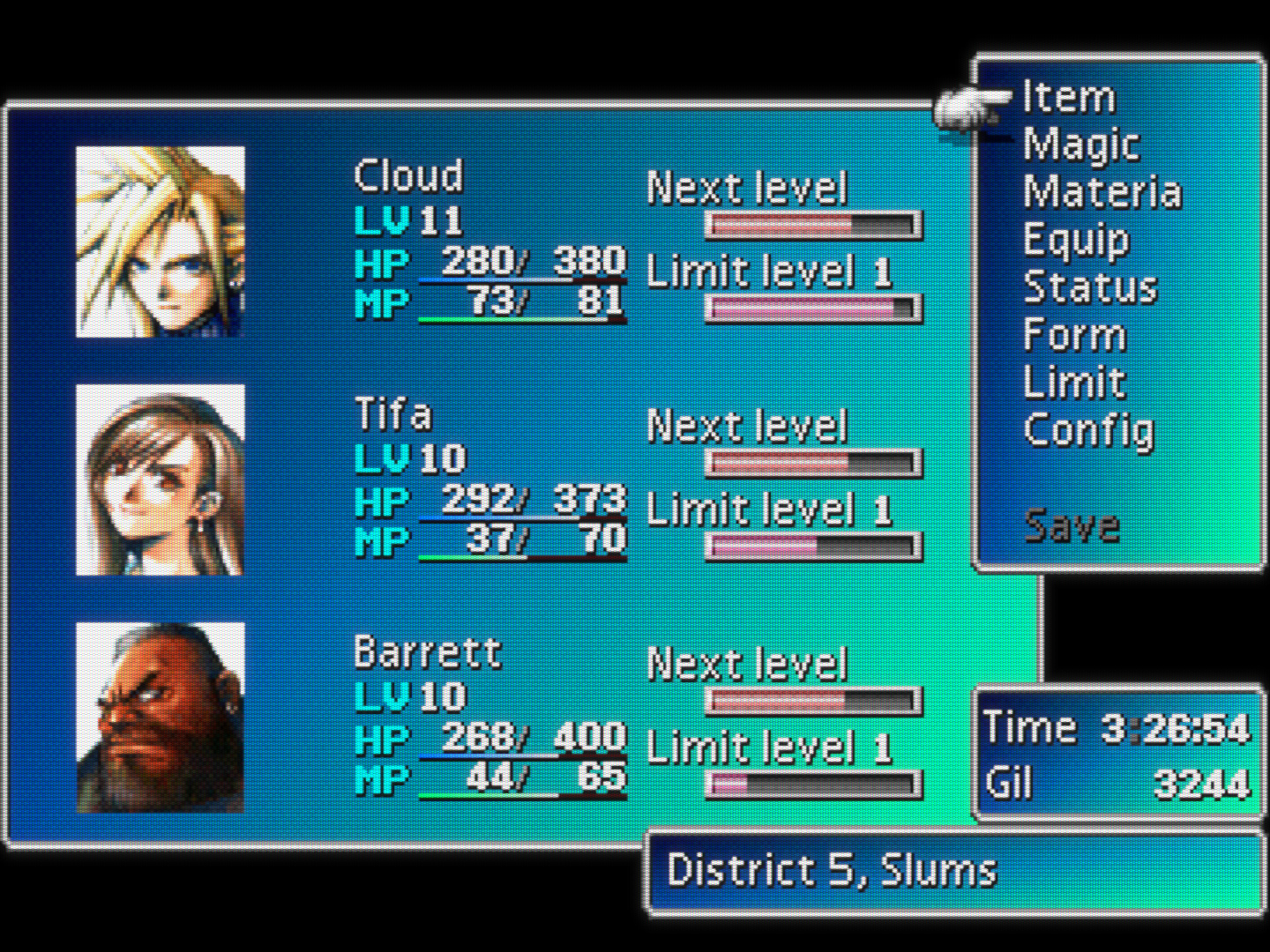1270x952 pixels.
Task: Open the Item menu
Action: [x=1068, y=97]
